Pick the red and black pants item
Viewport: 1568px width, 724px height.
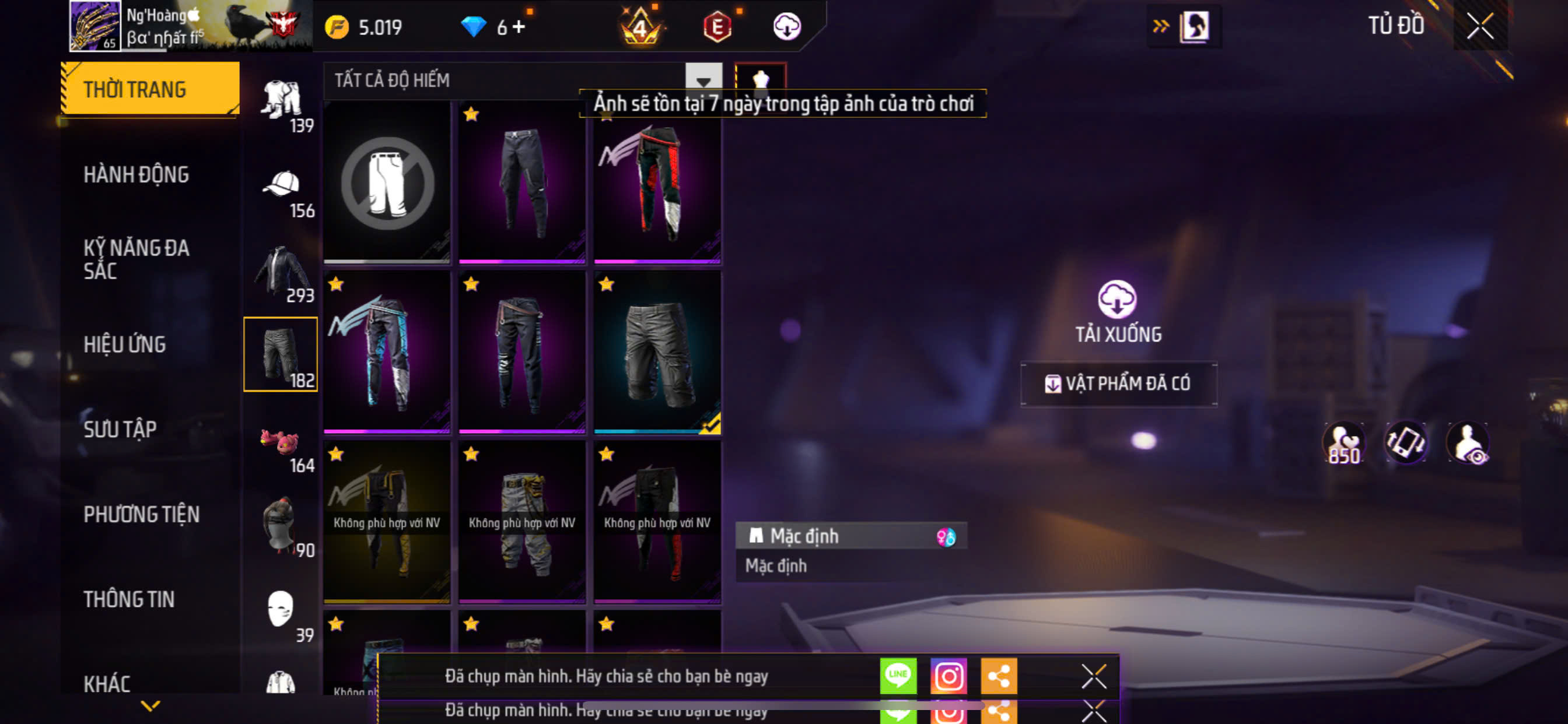click(657, 182)
